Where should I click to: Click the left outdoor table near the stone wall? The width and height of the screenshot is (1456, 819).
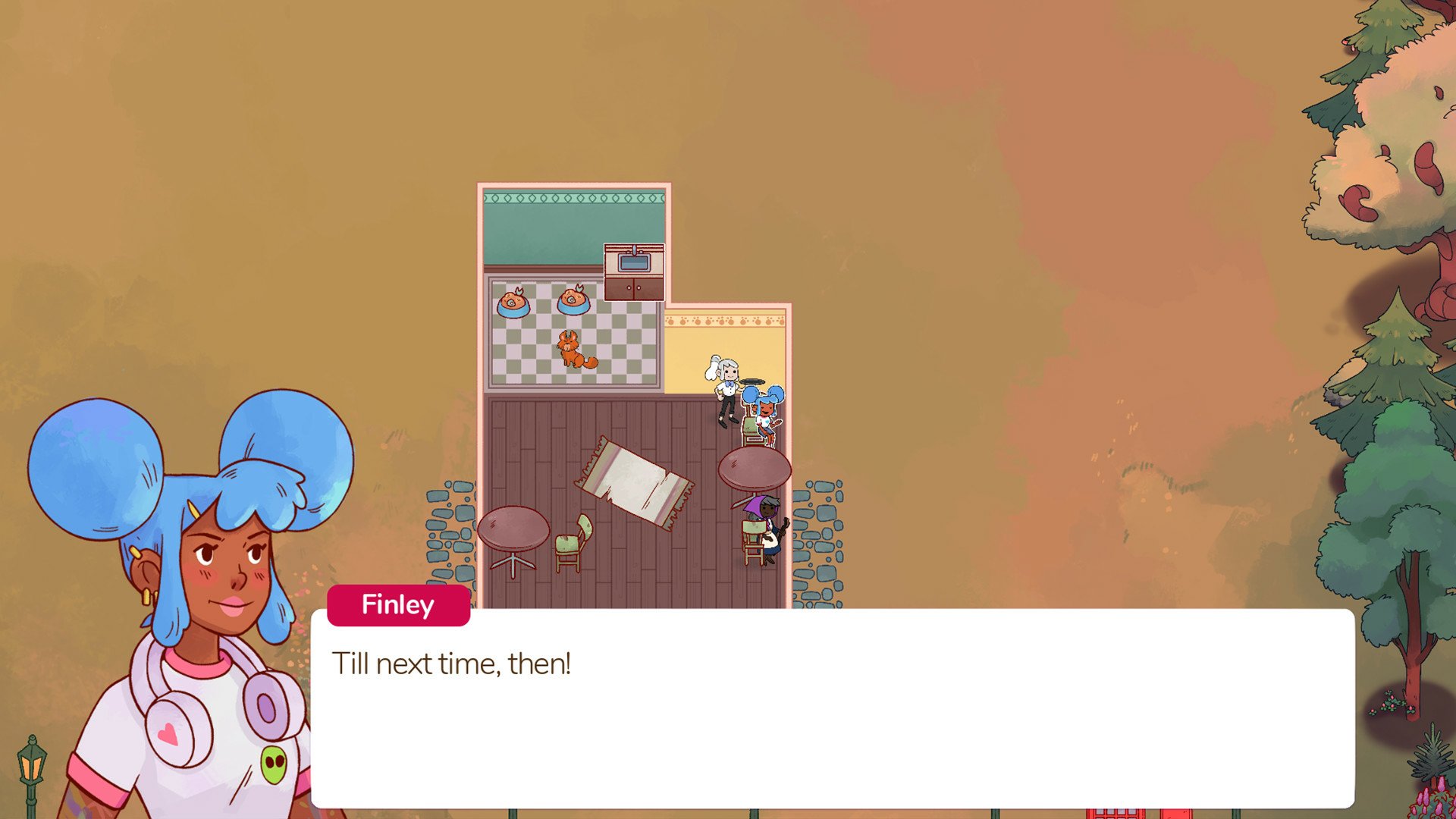516,527
